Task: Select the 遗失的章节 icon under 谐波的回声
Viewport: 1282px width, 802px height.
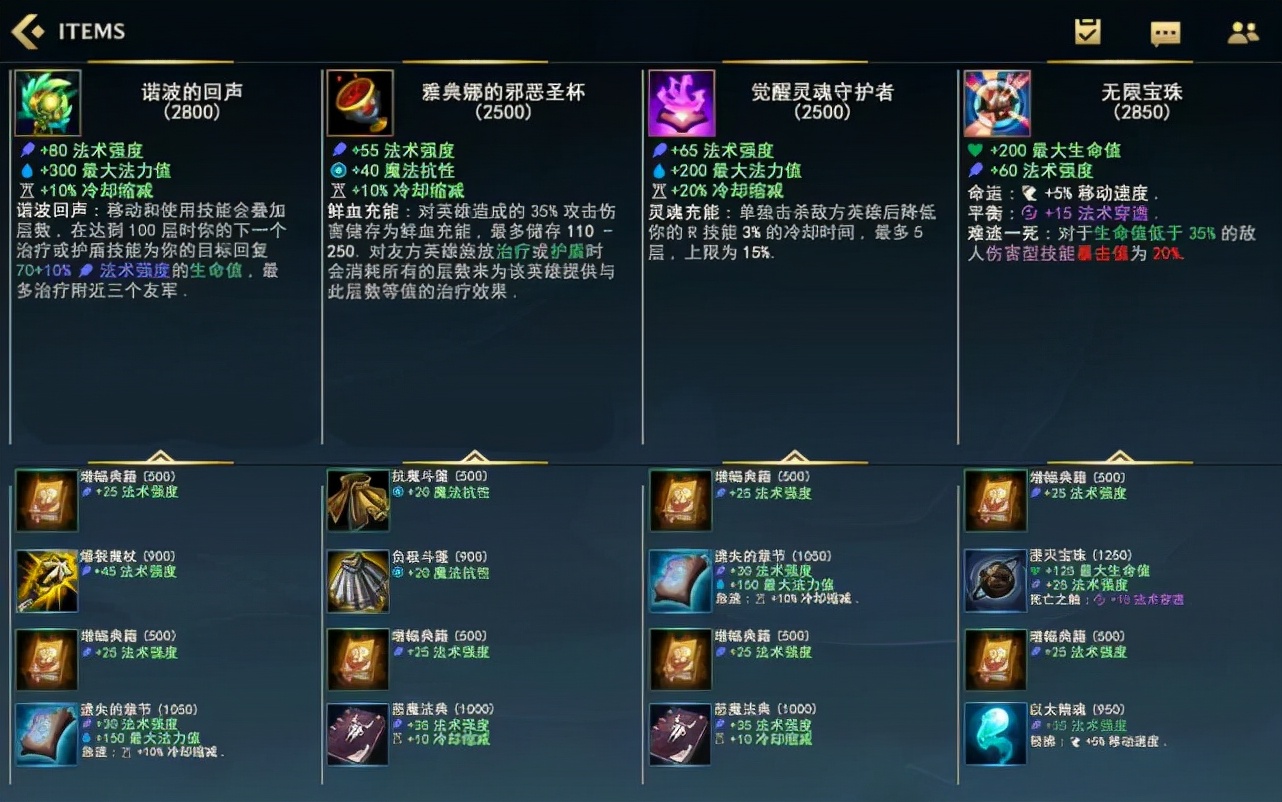Action: [47, 734]
